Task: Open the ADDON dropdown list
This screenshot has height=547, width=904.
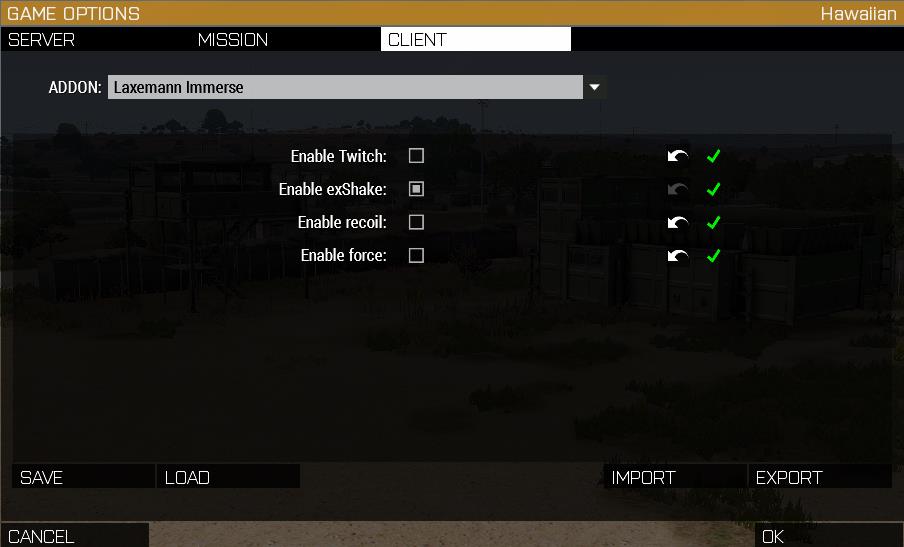Action: pyautogui.click(x=594, y=87)
